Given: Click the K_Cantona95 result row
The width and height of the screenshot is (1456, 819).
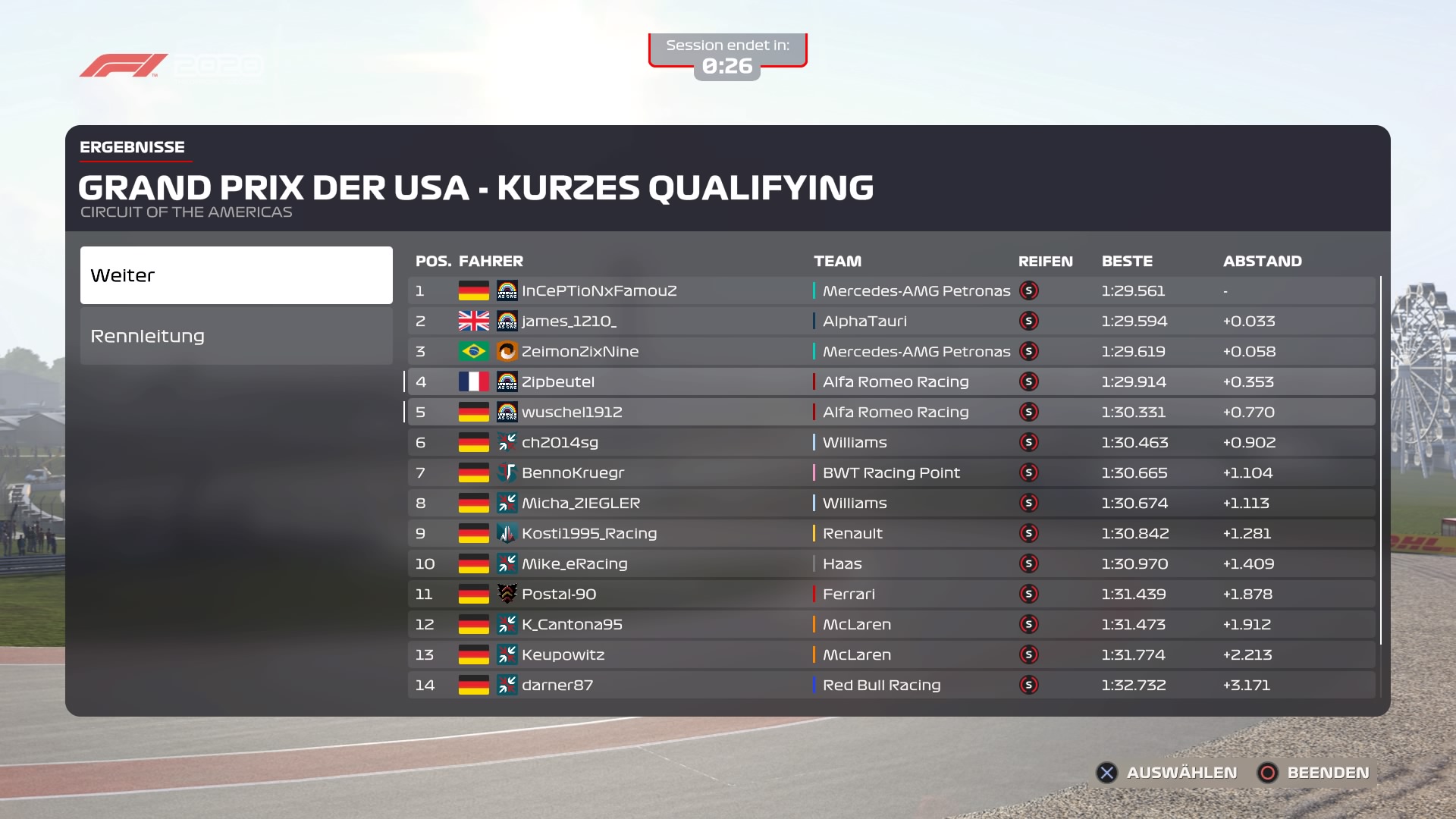Looking at the screenshot, I should [890, 625].
